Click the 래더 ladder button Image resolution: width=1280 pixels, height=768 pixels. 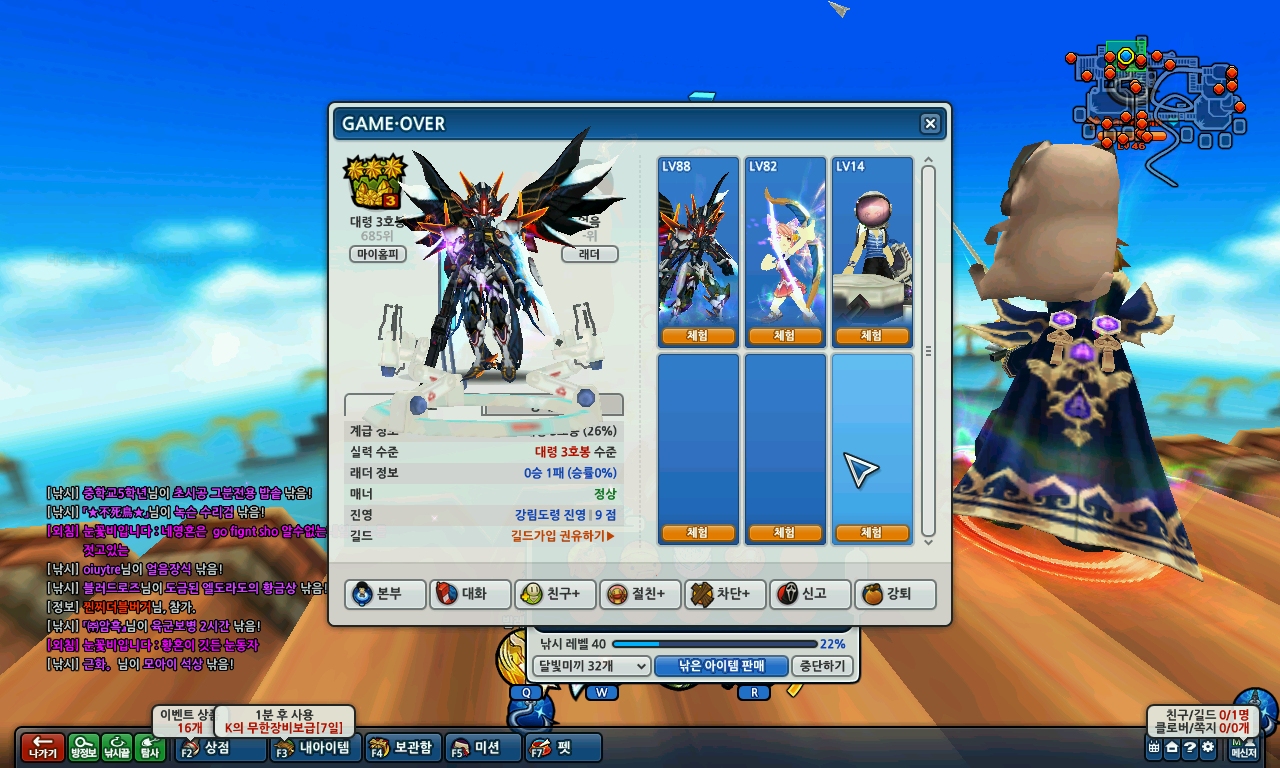coord(590,254)
